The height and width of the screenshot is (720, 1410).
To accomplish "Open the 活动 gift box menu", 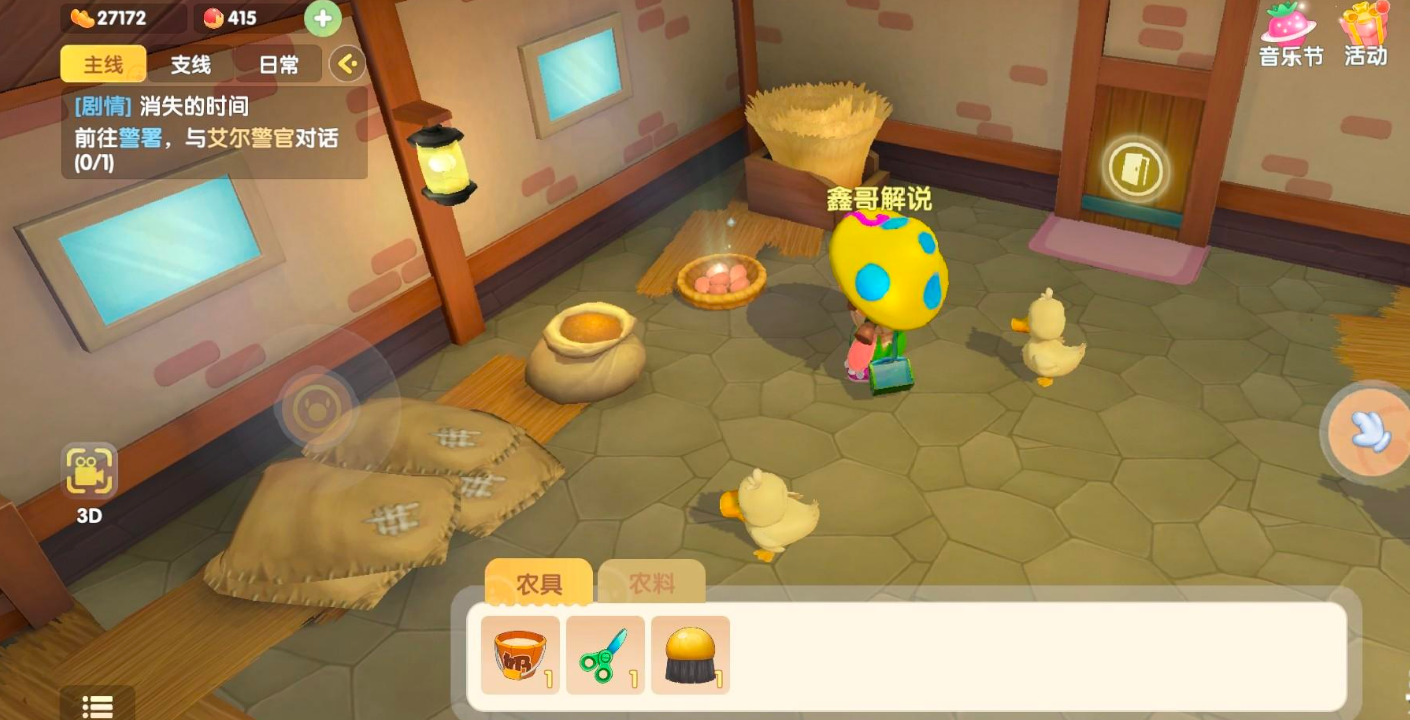I will (x=1366, y=34).
